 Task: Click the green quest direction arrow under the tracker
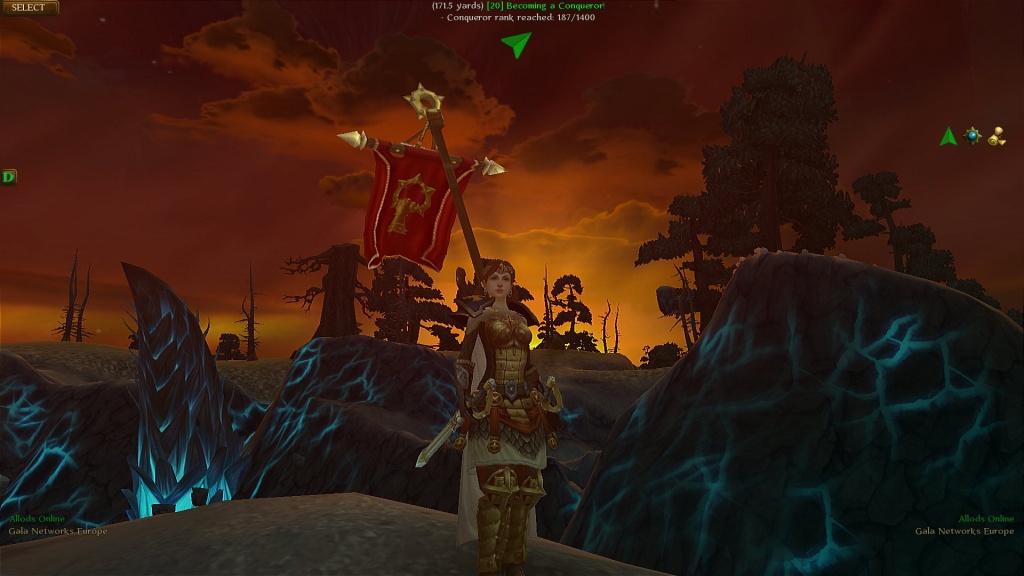[x=516, y=44]
